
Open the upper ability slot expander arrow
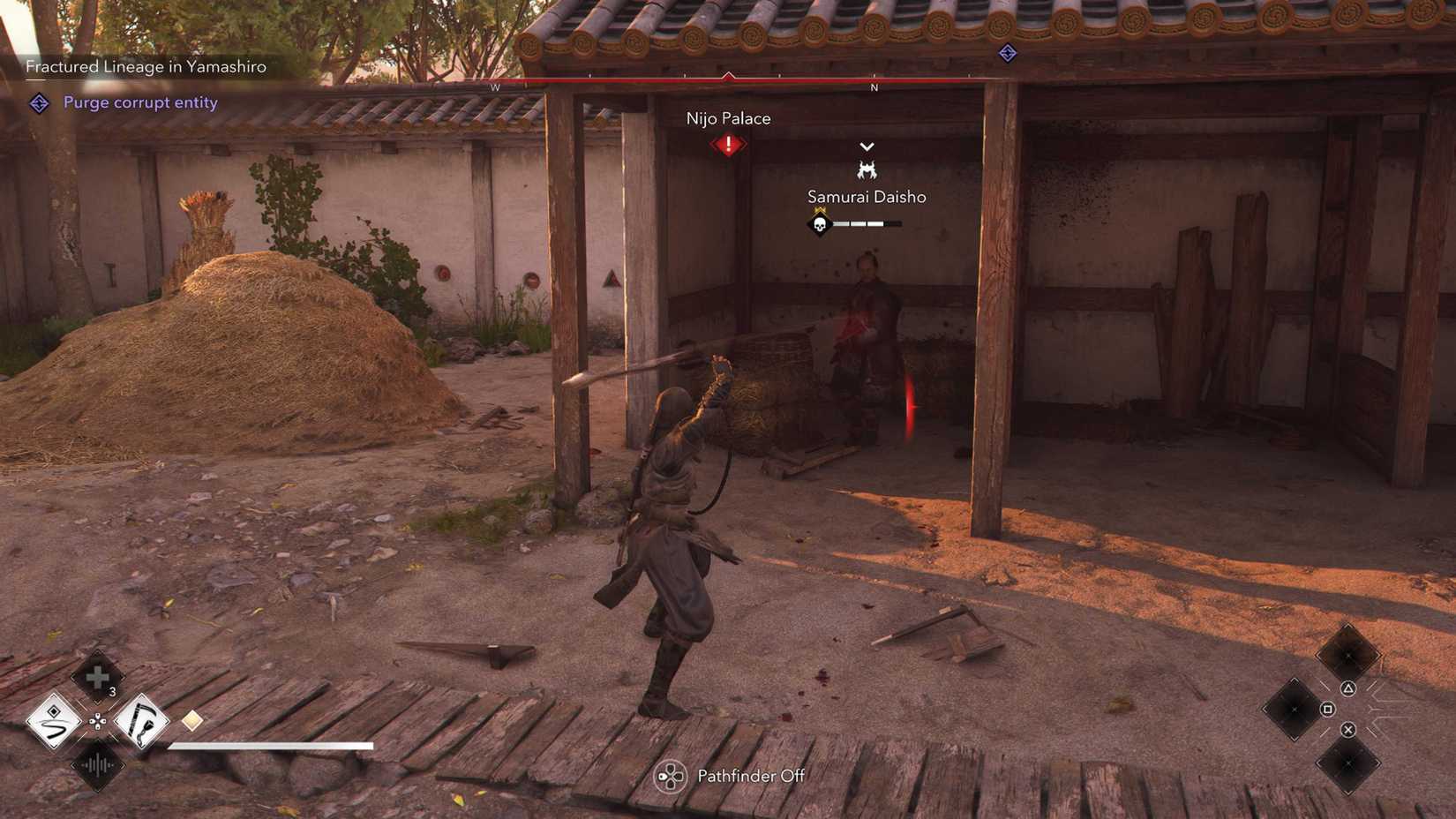point(97,701)
